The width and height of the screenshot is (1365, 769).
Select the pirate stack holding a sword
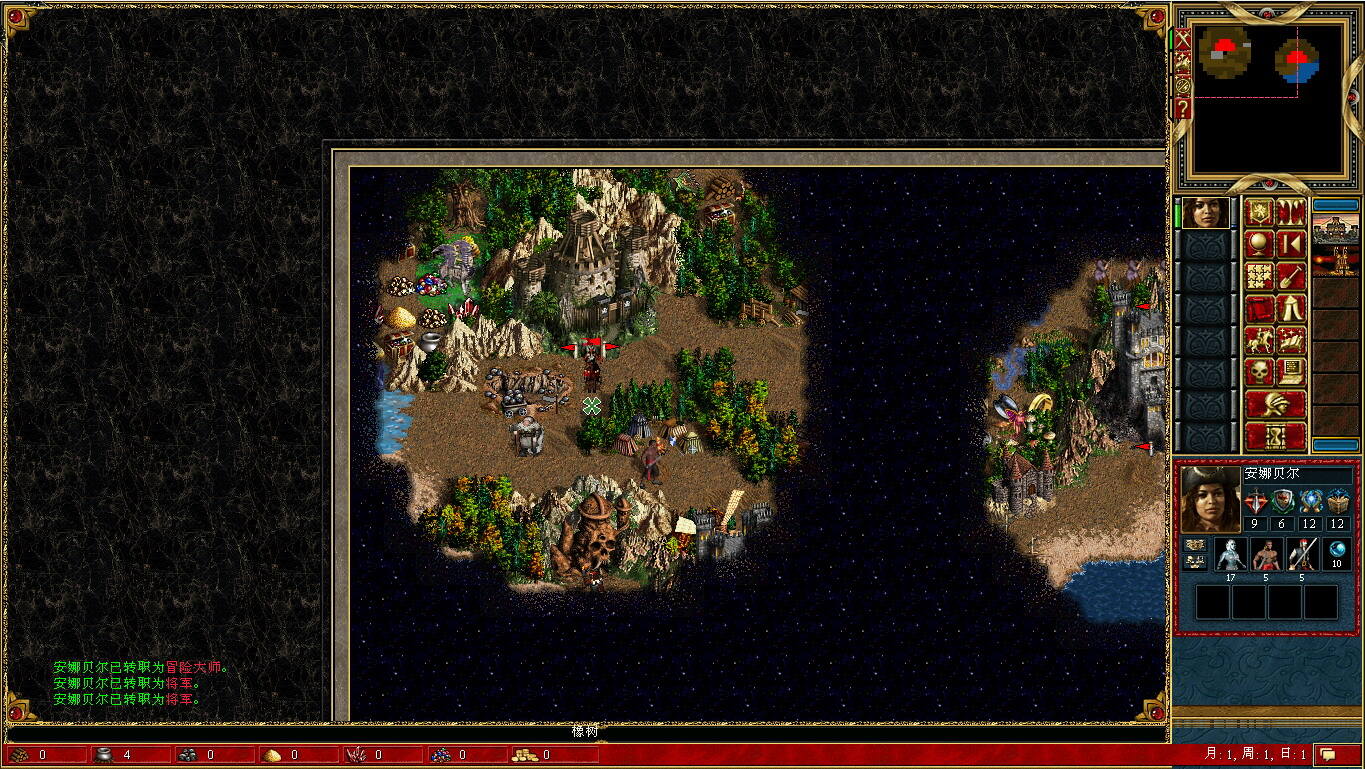[x=1302, y=554]
